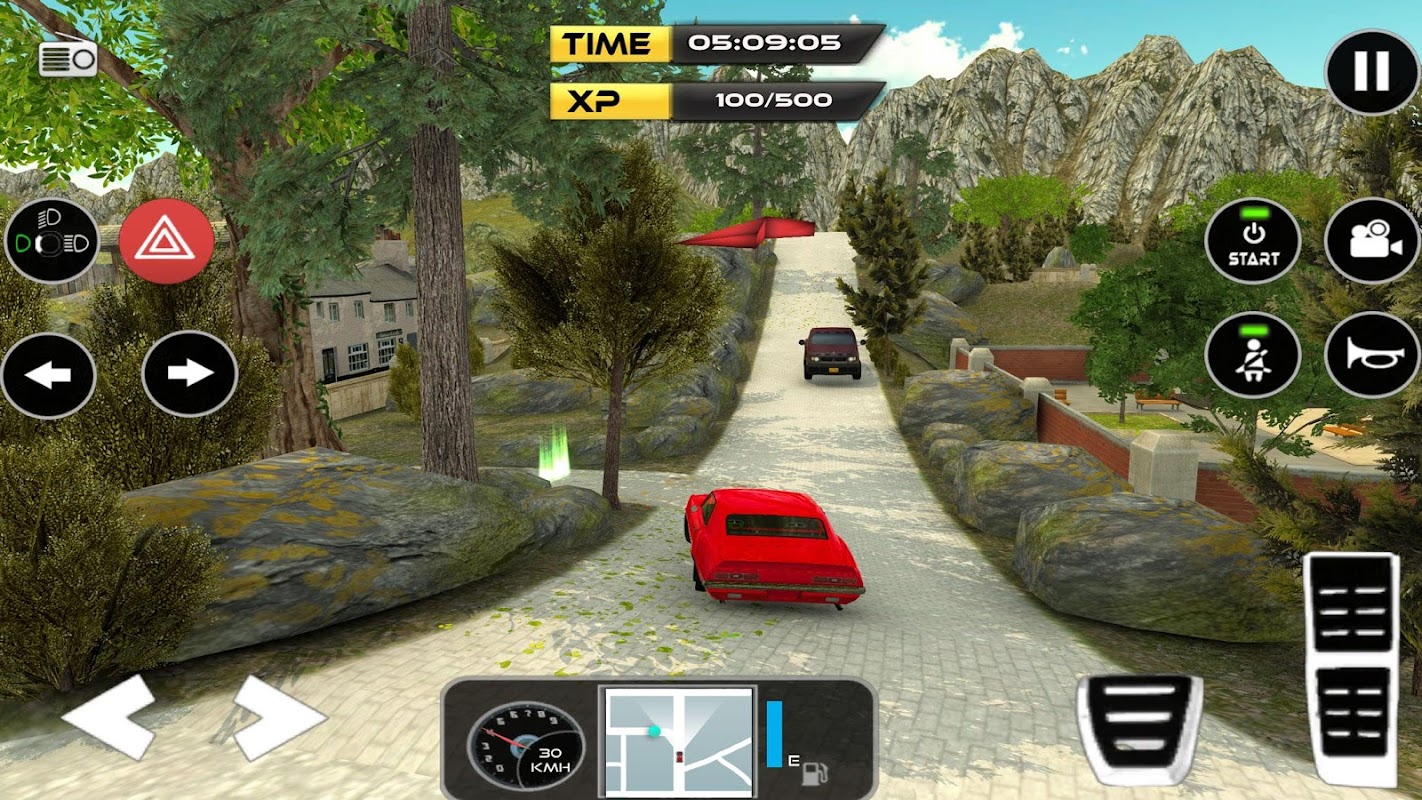The image size is (1422, 800).
Task: Honk the horn
Action: [x=1372, y=356]
